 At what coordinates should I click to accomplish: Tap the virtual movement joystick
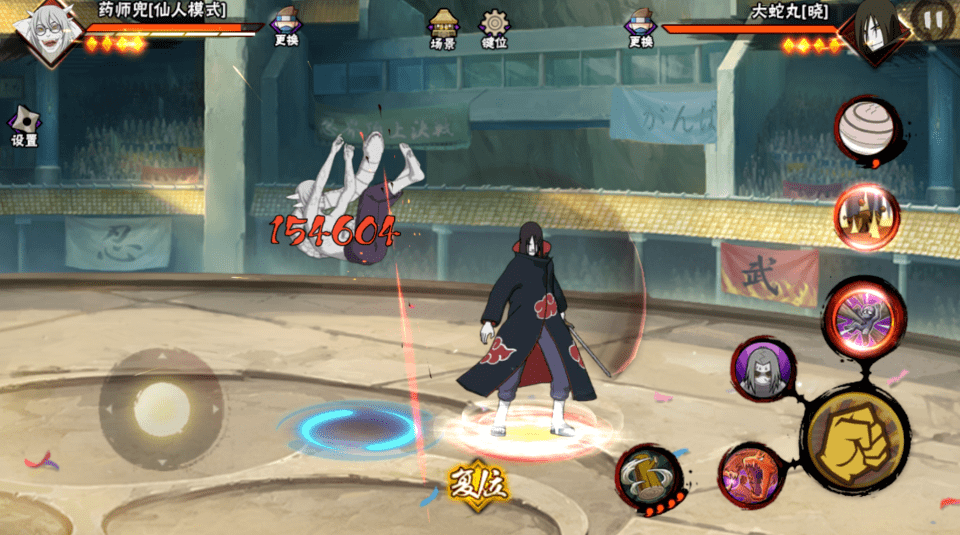click(161, 407)
